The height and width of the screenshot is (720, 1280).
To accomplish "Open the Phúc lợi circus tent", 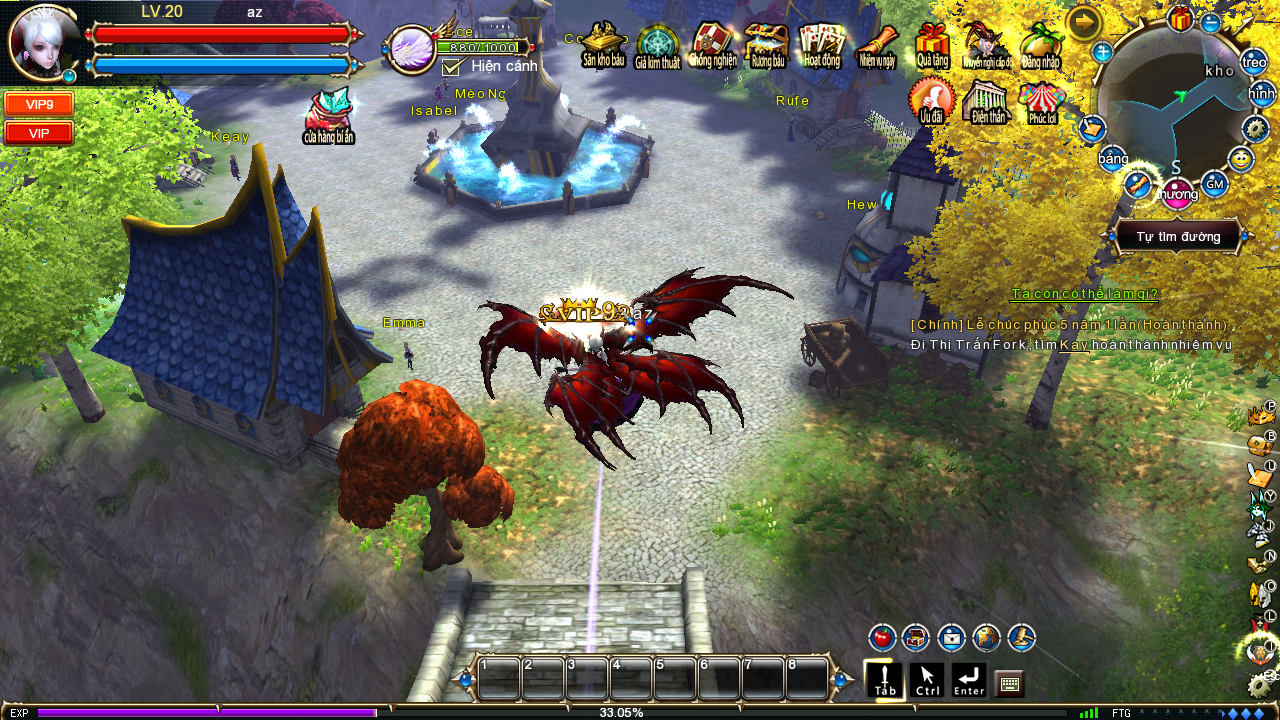I will (x=1041, y=101).
